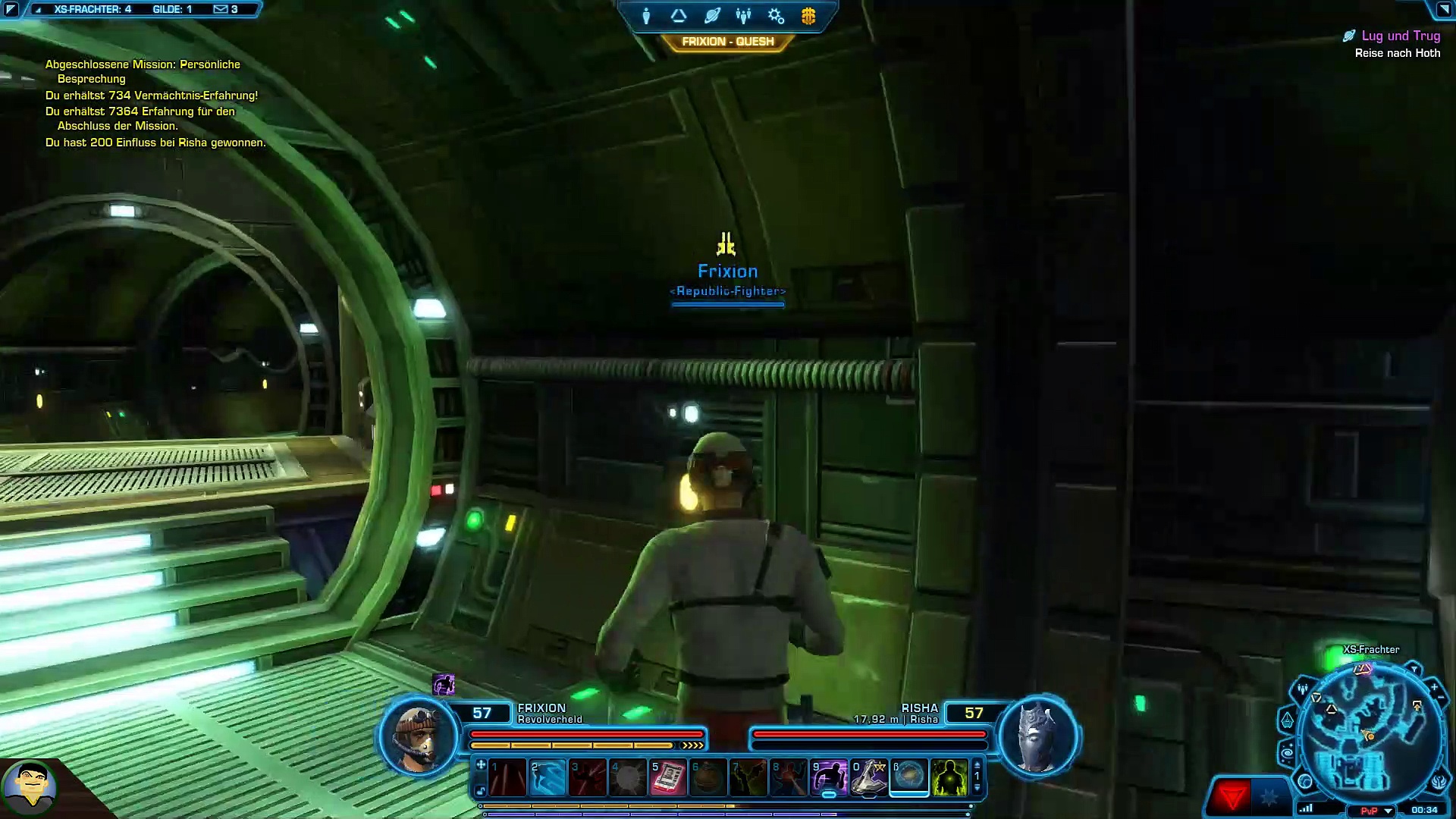Image resolution: width=1456 pixels, height=819 pixels.
Task: Activate the green glowing figure ability
Action: coord(949,778)
